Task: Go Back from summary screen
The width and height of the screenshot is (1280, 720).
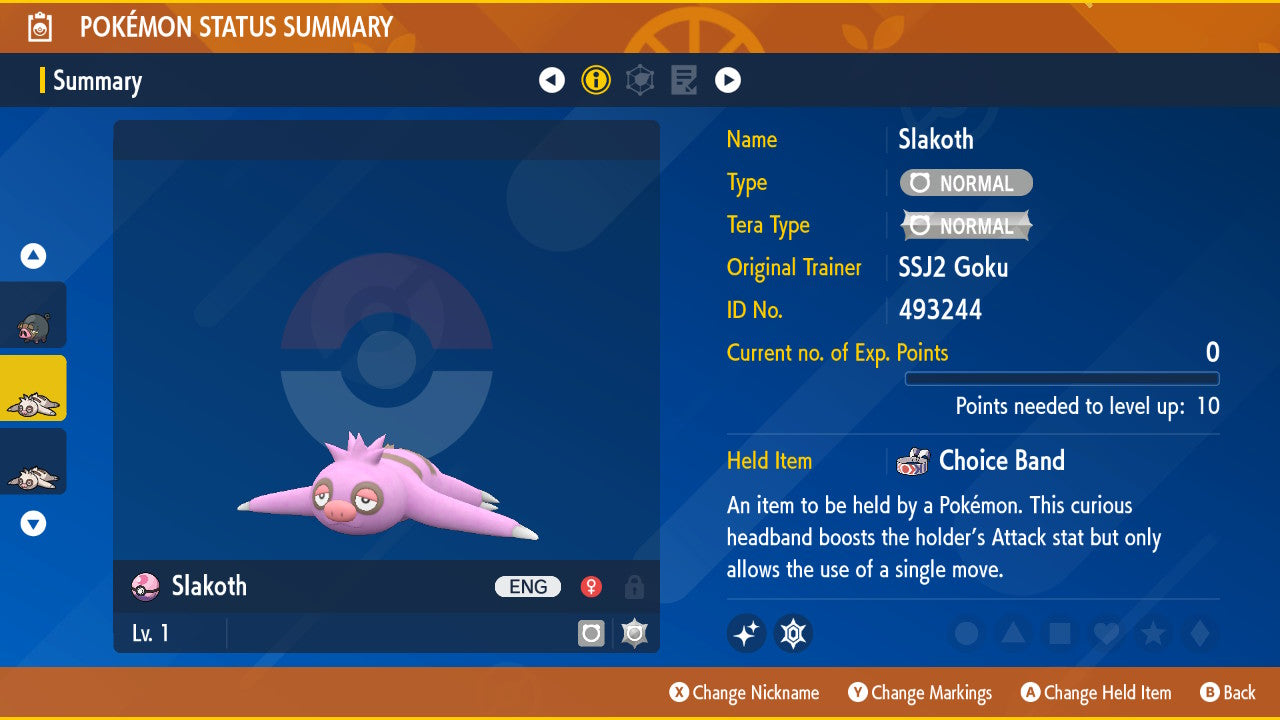Action: [1228, 693]
